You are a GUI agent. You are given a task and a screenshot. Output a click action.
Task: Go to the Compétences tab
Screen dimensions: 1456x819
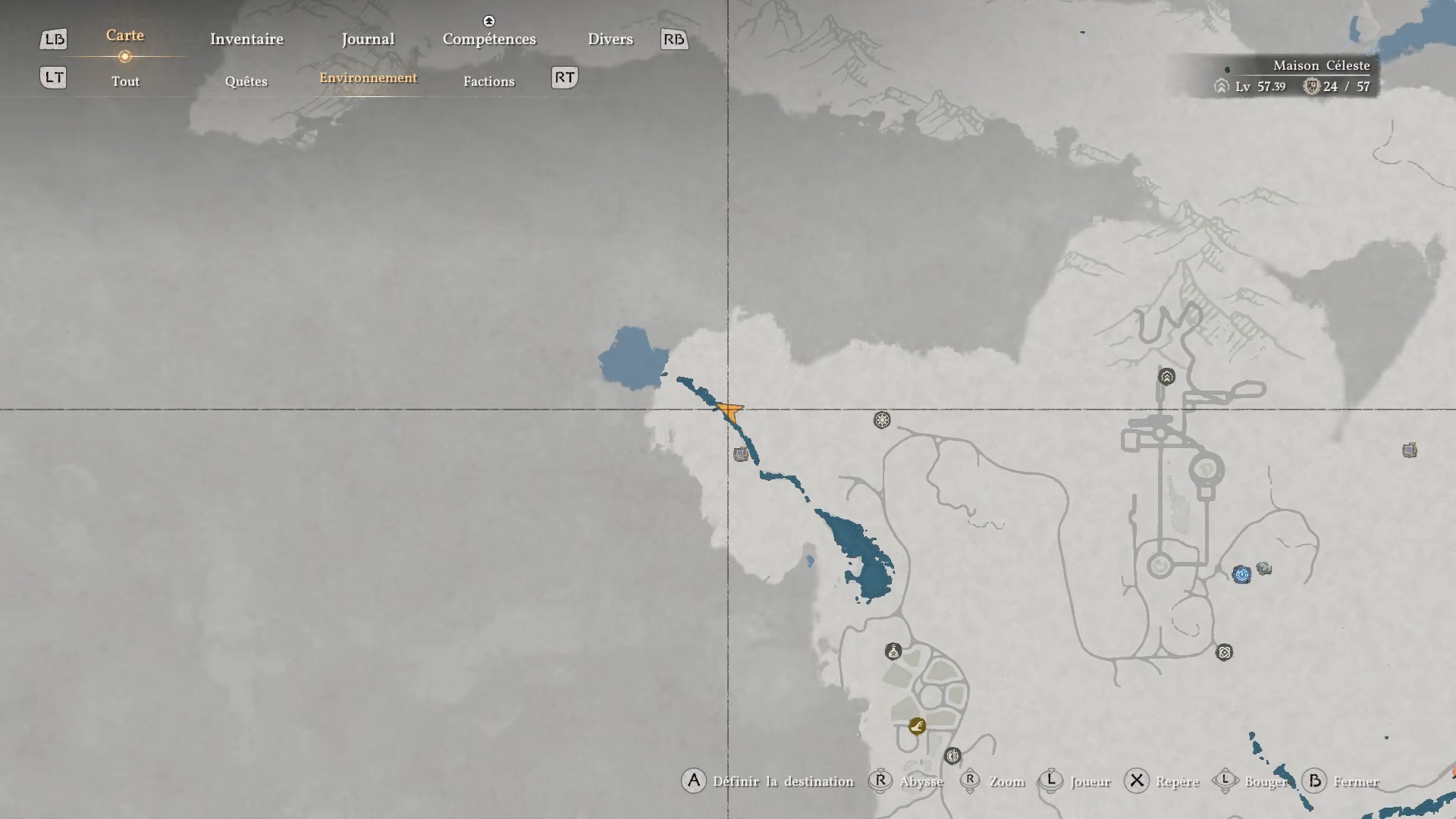pos(489,39)
